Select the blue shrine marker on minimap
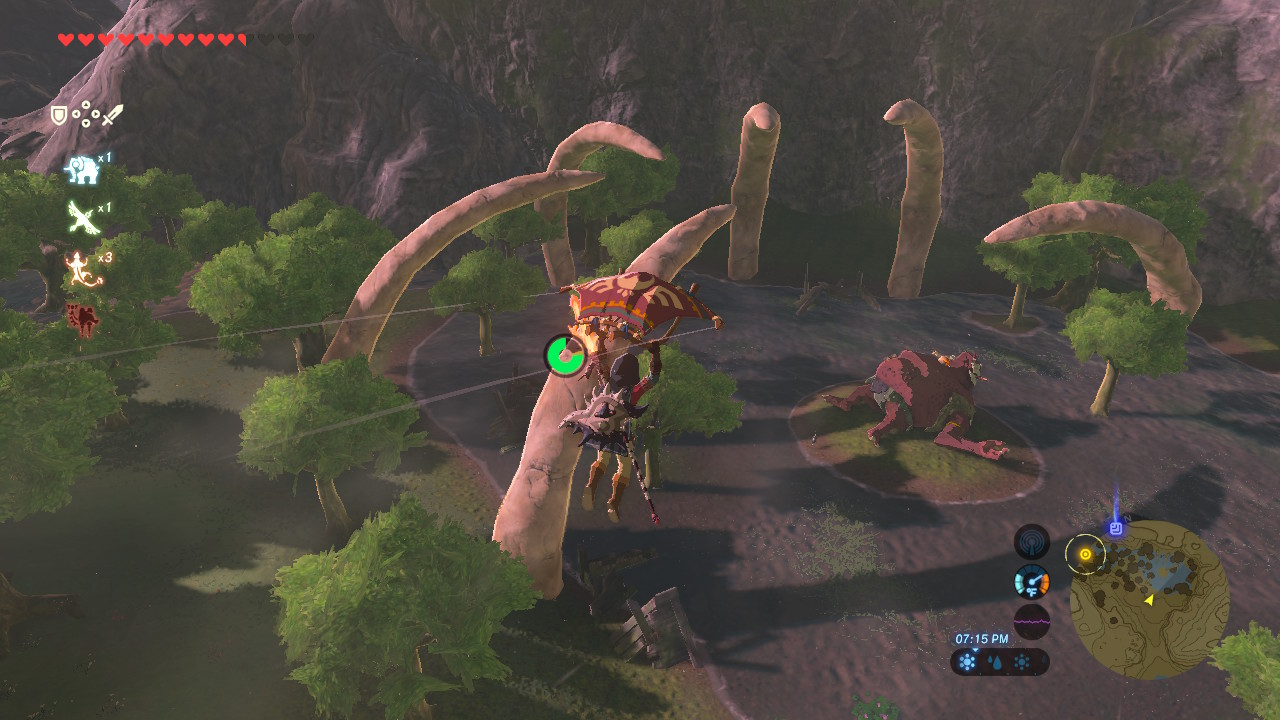Image resolution: width=1280 pixels, height=720 pixels. coord(1116,527)
